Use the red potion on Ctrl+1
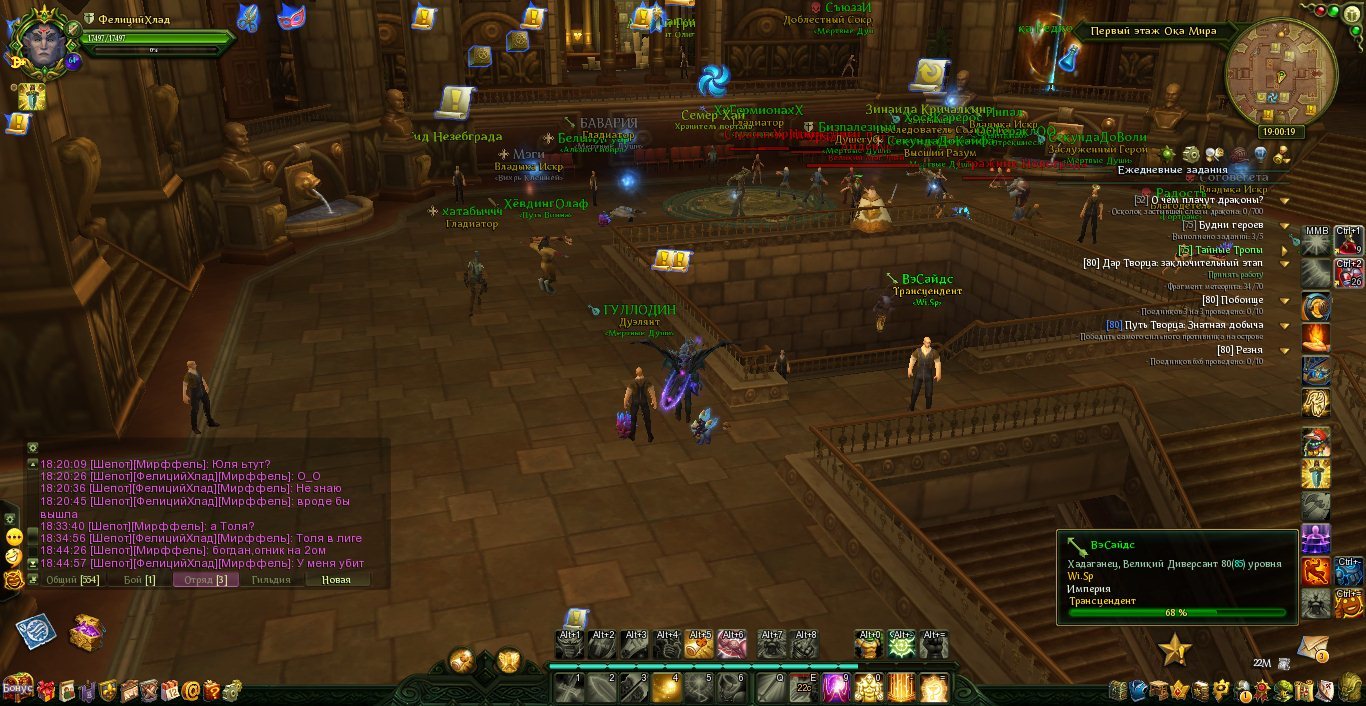The width and height of the screenshot is (1366, 706). pyautogui.click(x=1347, y=243)
